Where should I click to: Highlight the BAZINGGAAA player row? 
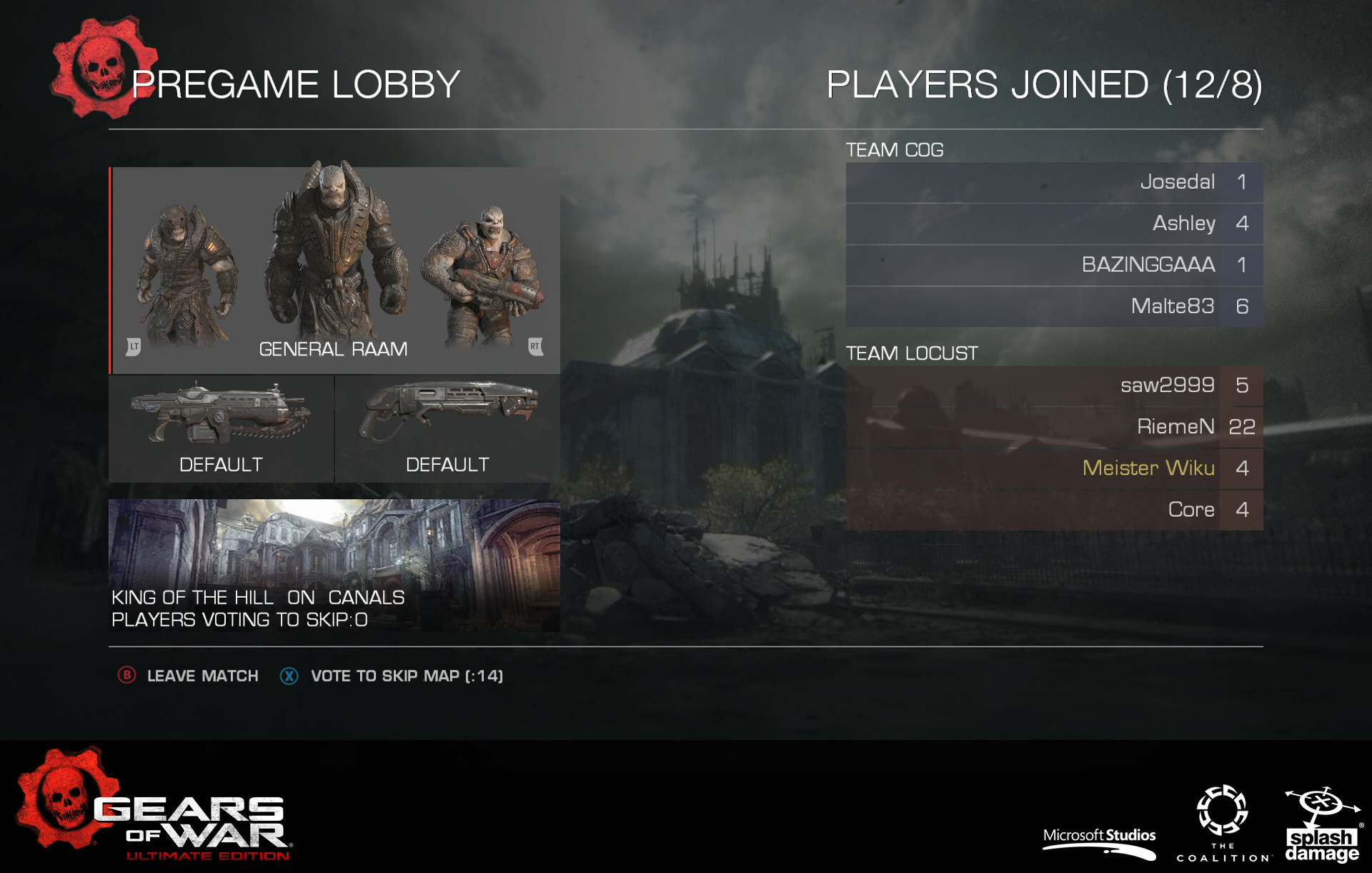click(1053, 265)
